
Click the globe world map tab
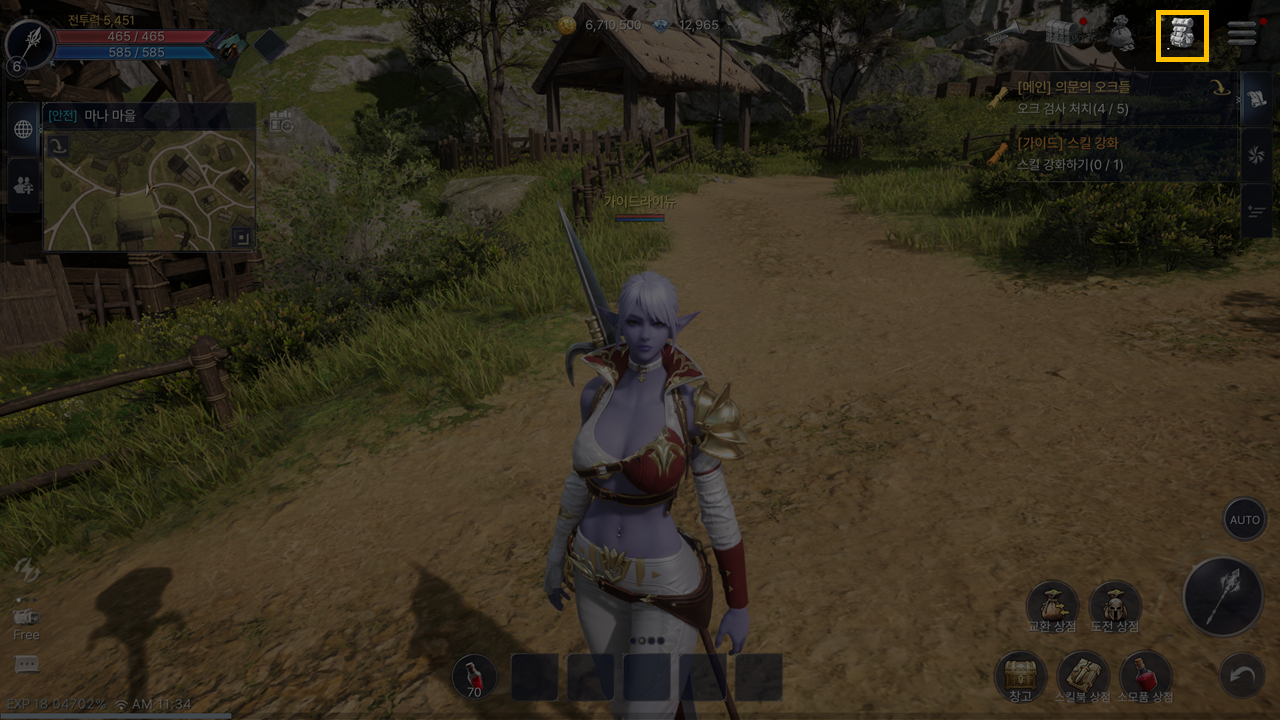tap(23, 129)
